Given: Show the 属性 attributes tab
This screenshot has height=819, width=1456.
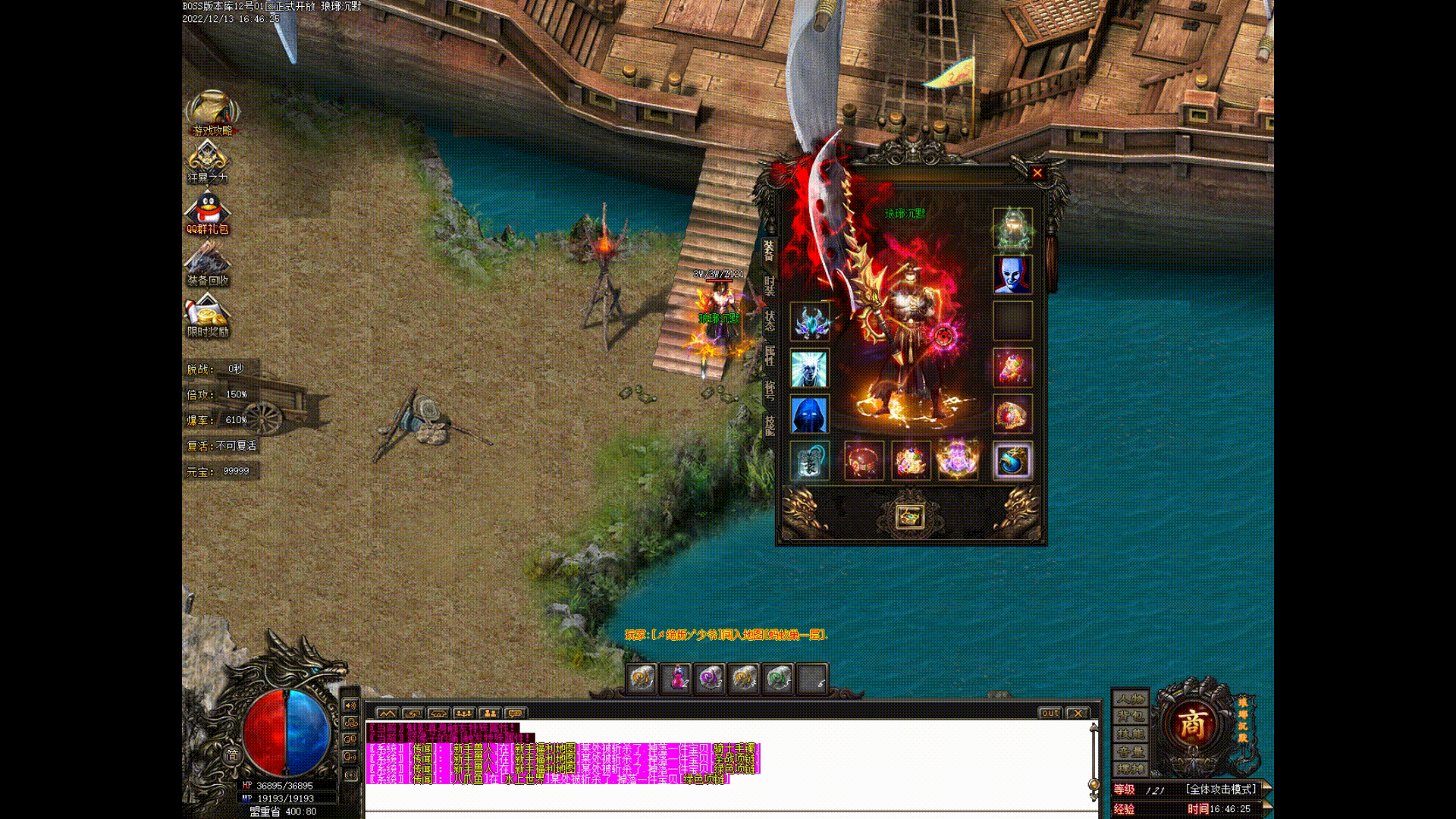Looking at the screenshot, I should (769, 356).
